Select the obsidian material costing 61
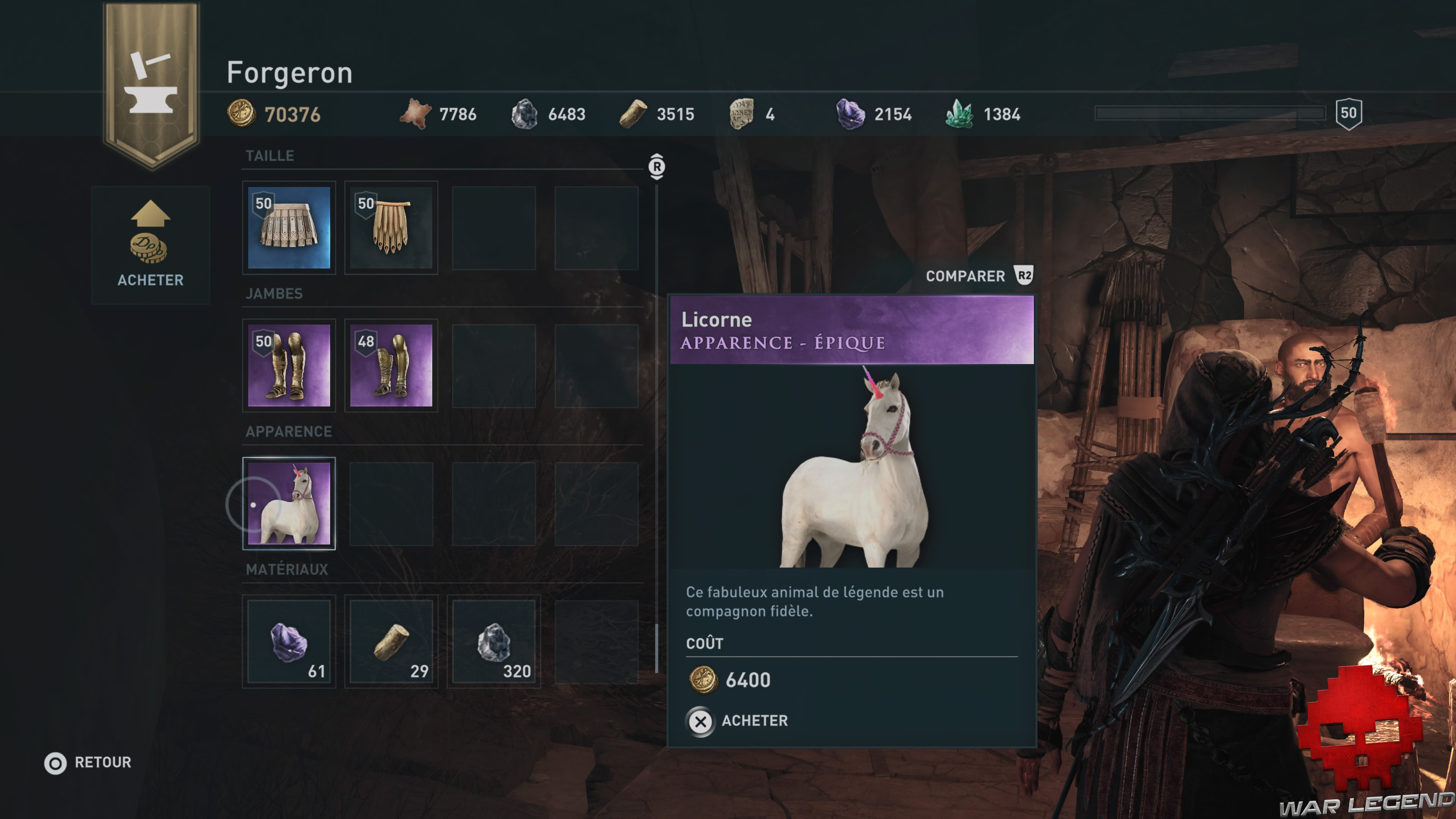Screen dimensions: 1456x819 pos(289,642)
